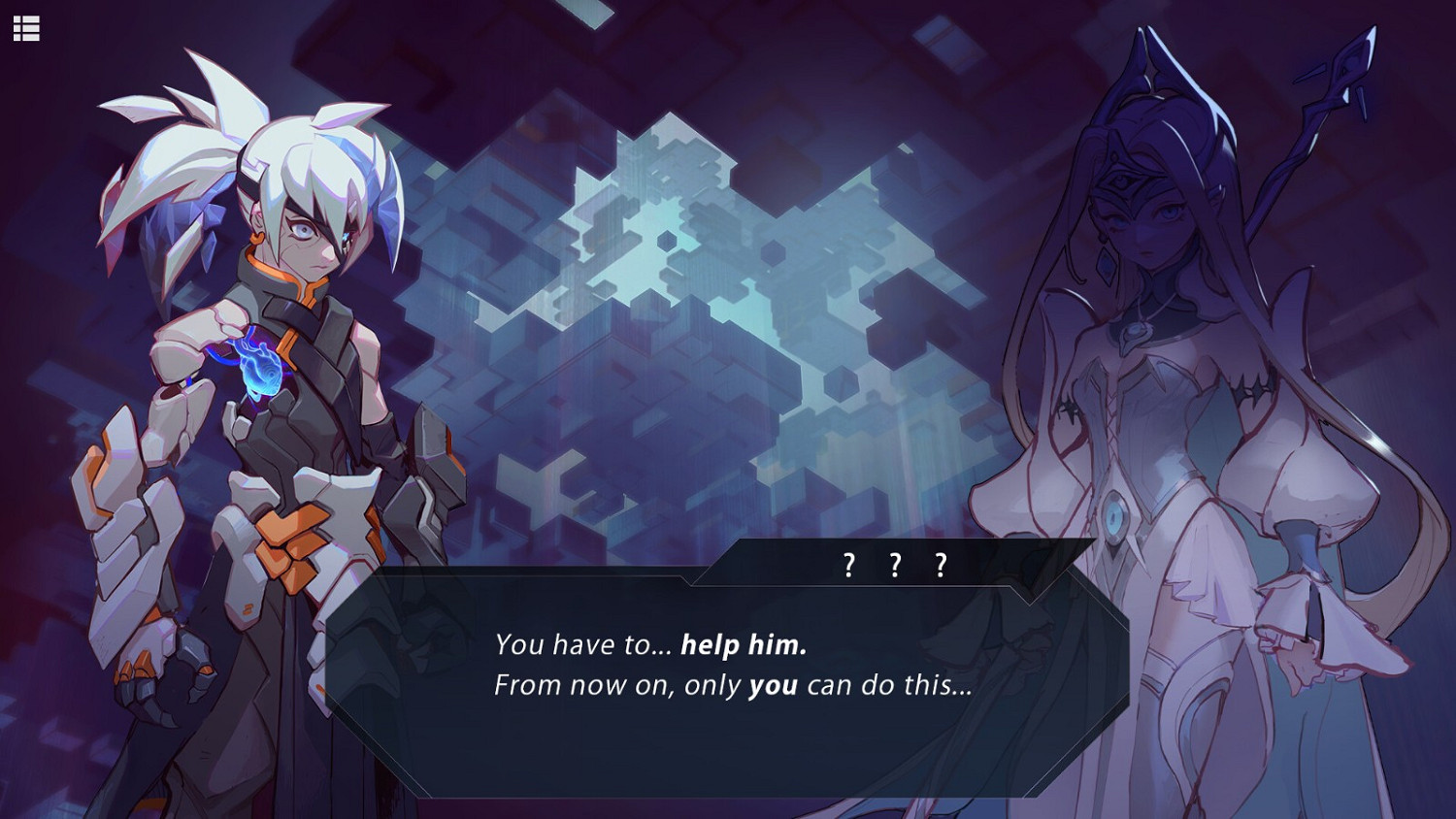Click the hamburger list icon top-left
This screenshot has width=1456, height=819.
26,26
